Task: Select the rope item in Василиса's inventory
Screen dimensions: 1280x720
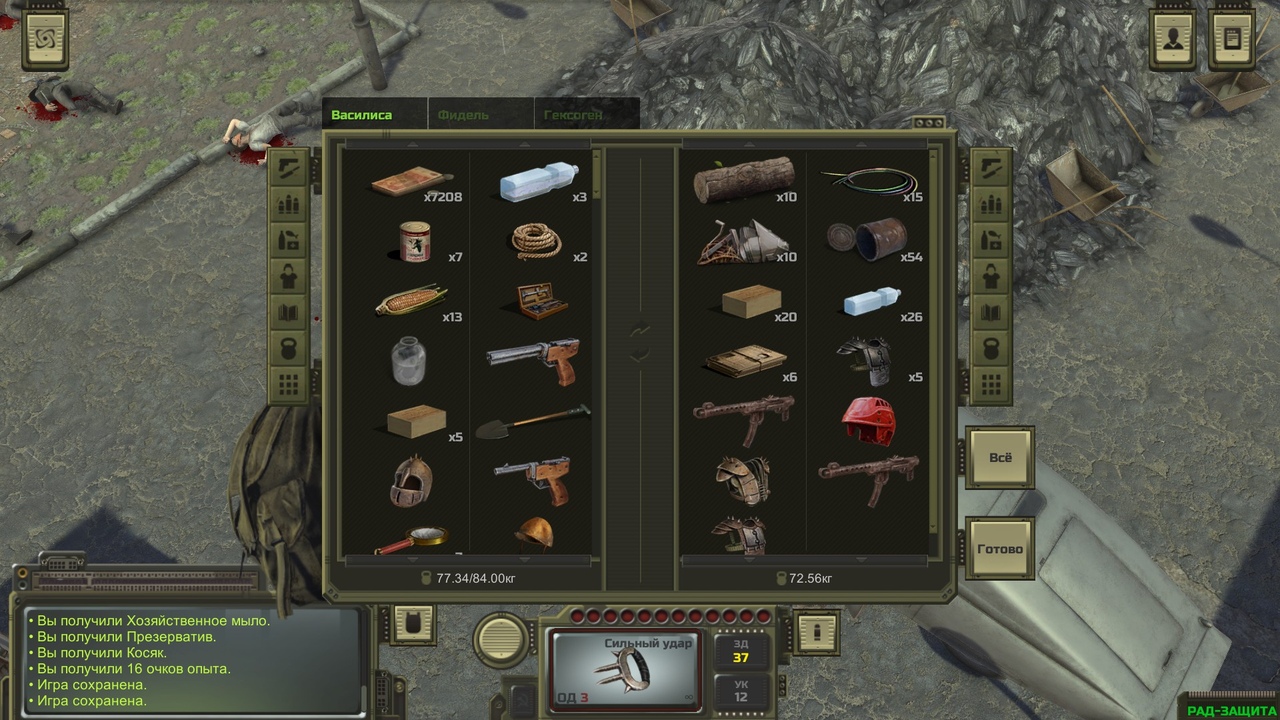Action: pos(535,240)
